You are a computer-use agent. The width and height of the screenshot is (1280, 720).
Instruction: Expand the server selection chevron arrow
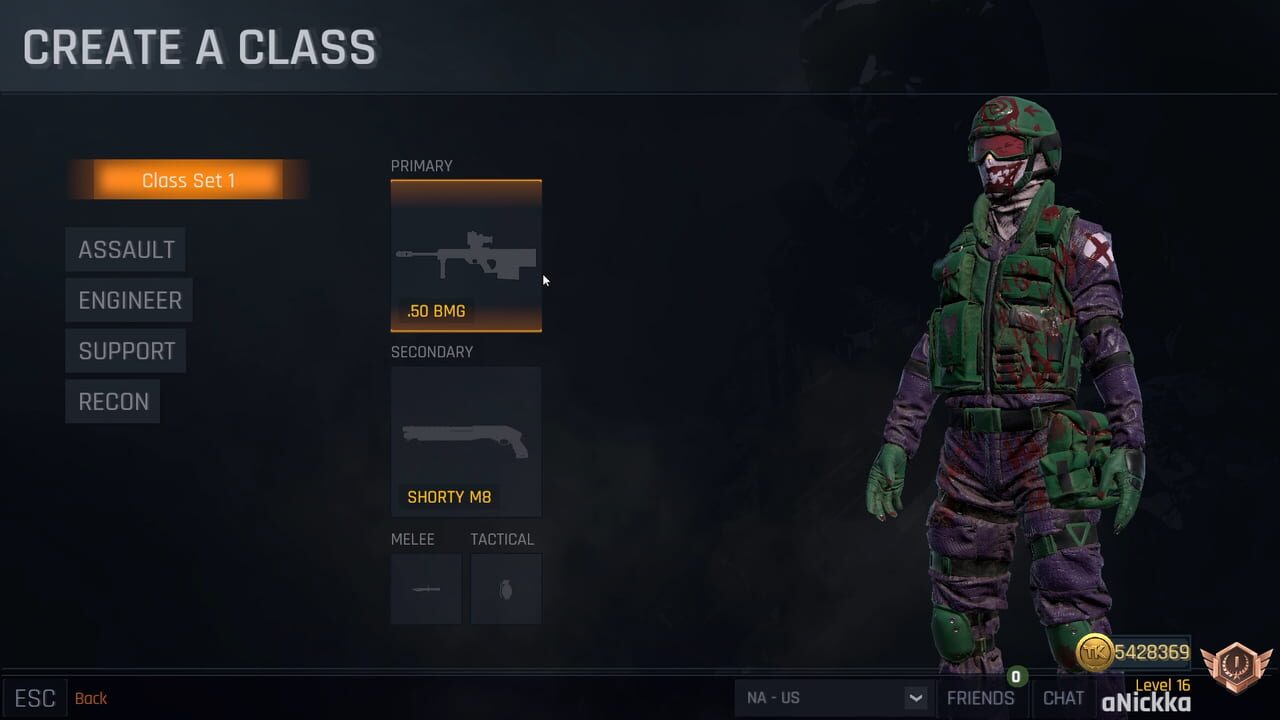(x=914, y=697)
